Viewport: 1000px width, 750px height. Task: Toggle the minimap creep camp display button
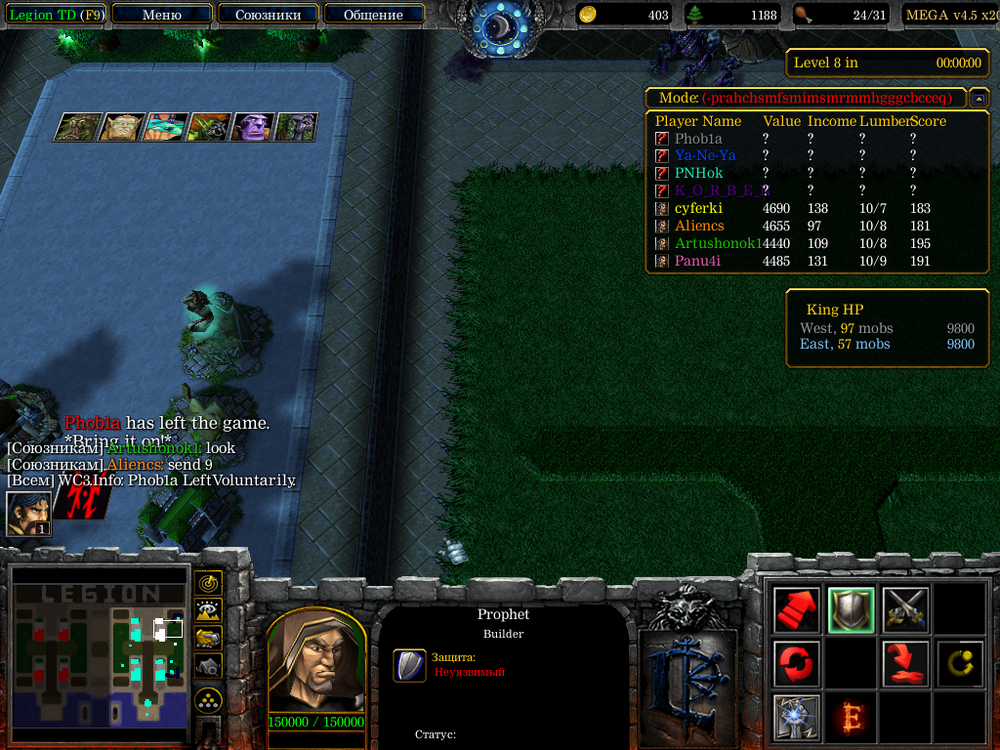pyautogui.click(x=208, y=665)
